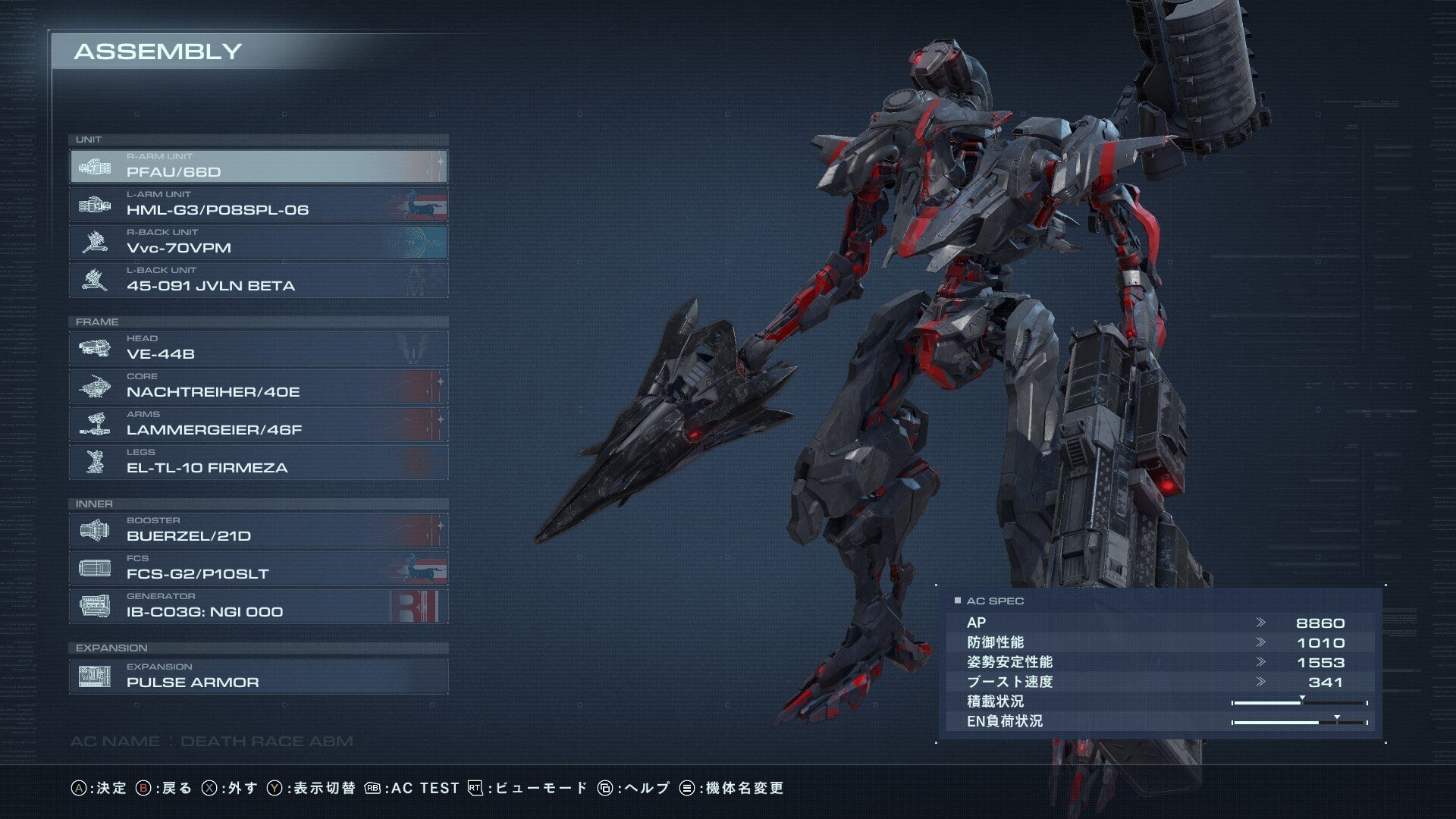Select the FCS part FCS-G2/P10SLT
This screenshot has width=1456, height=819.
click(259, 568)
